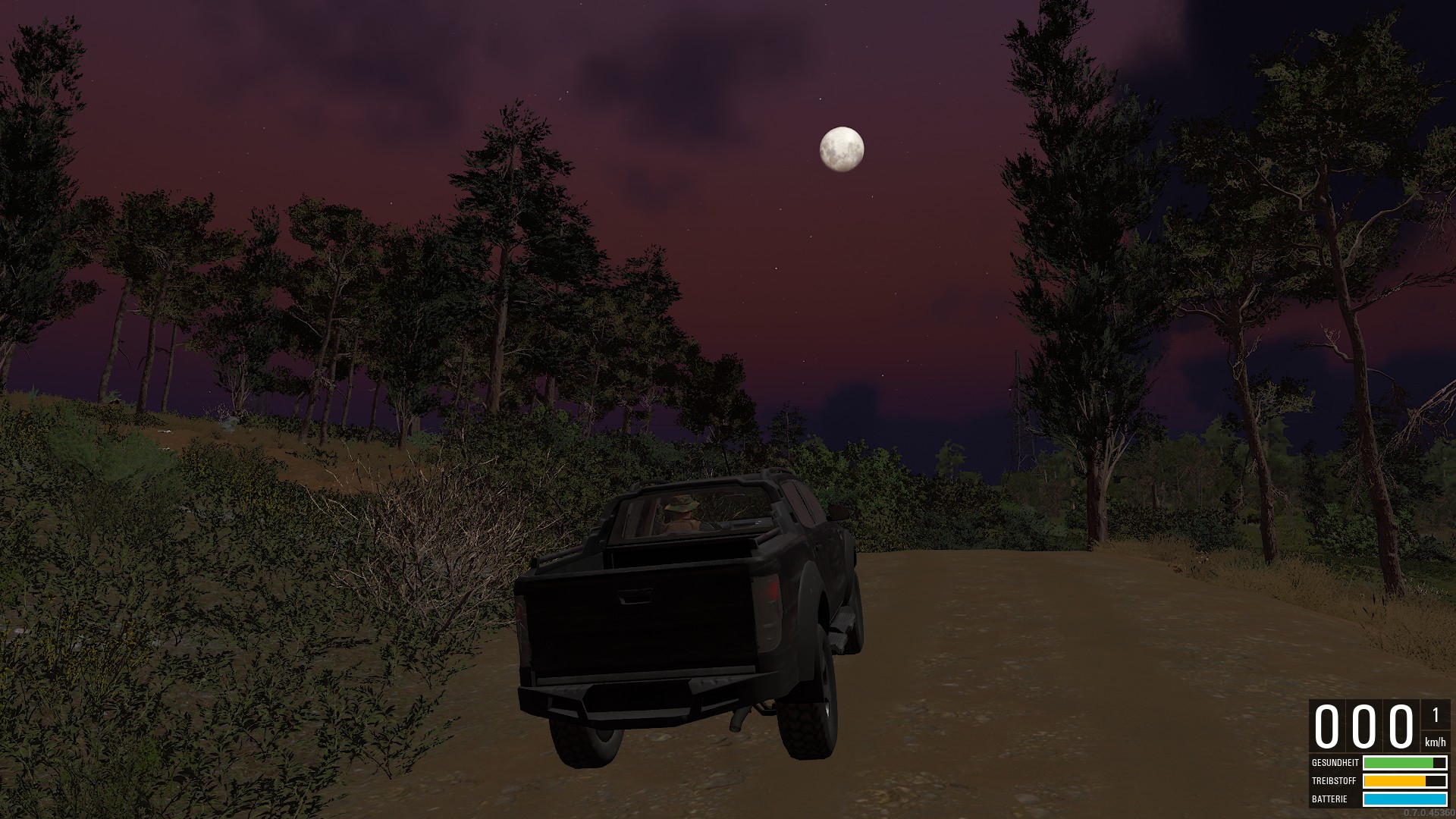Click the GESUNDHEIT label in the HUD
1456x819 pixels.
1335,764
